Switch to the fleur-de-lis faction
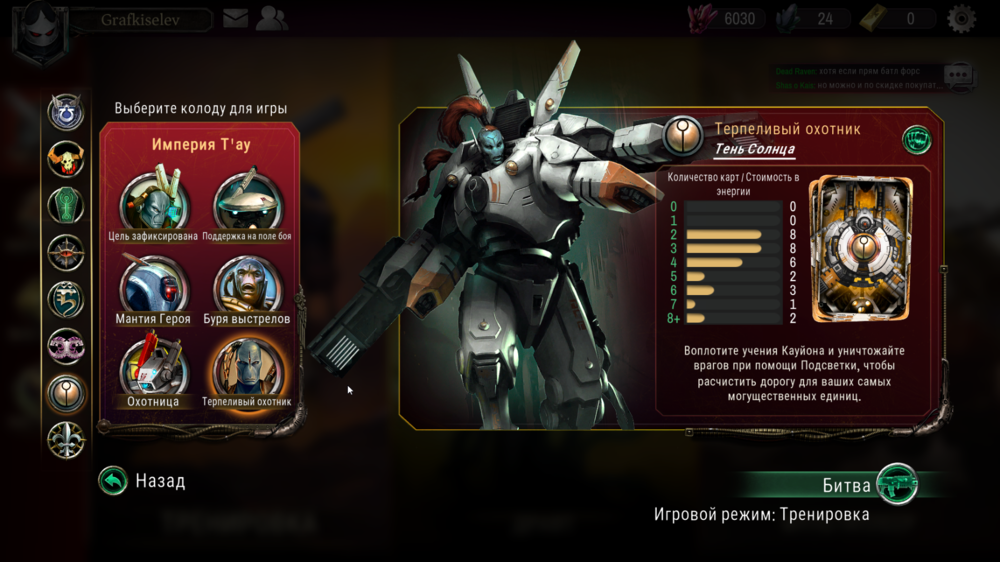This screenshot has width=1000, height=562. click(x=66, y=440)
